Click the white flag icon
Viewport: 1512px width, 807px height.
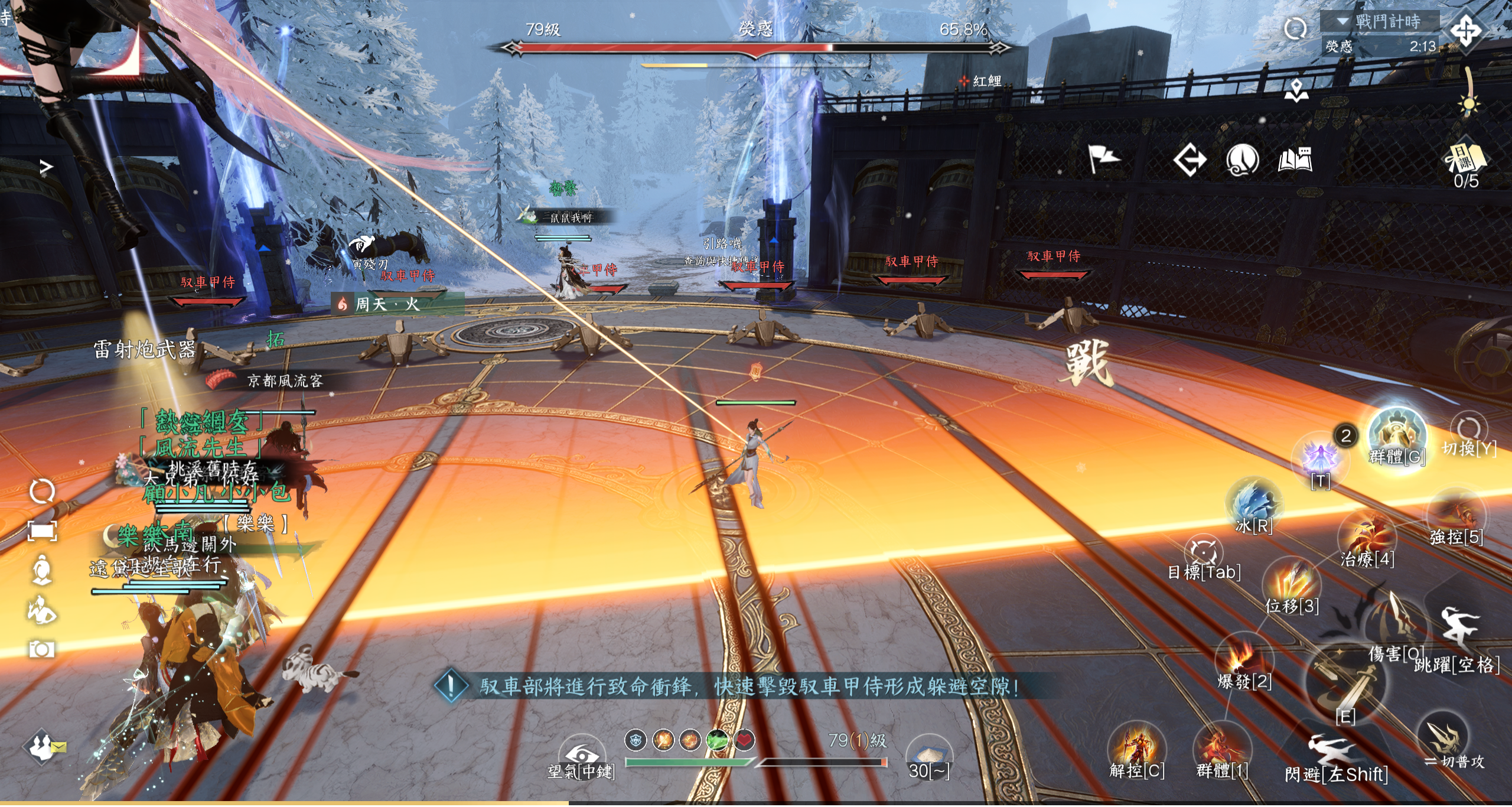[x=1103, y=160]
